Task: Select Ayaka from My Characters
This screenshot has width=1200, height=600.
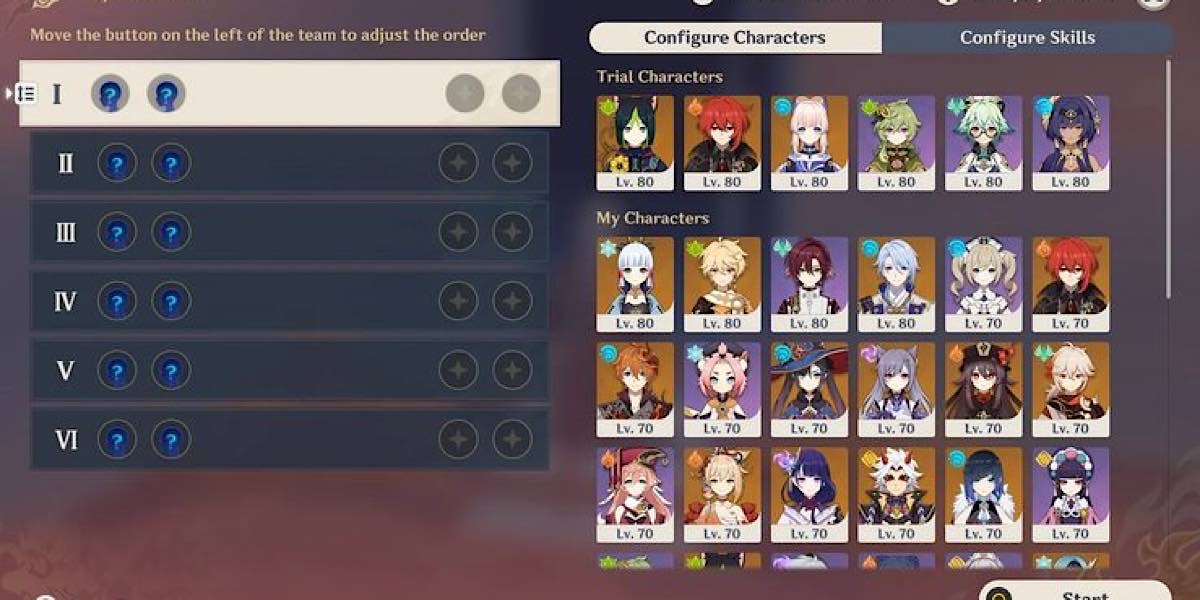Action: pos(635,283)
